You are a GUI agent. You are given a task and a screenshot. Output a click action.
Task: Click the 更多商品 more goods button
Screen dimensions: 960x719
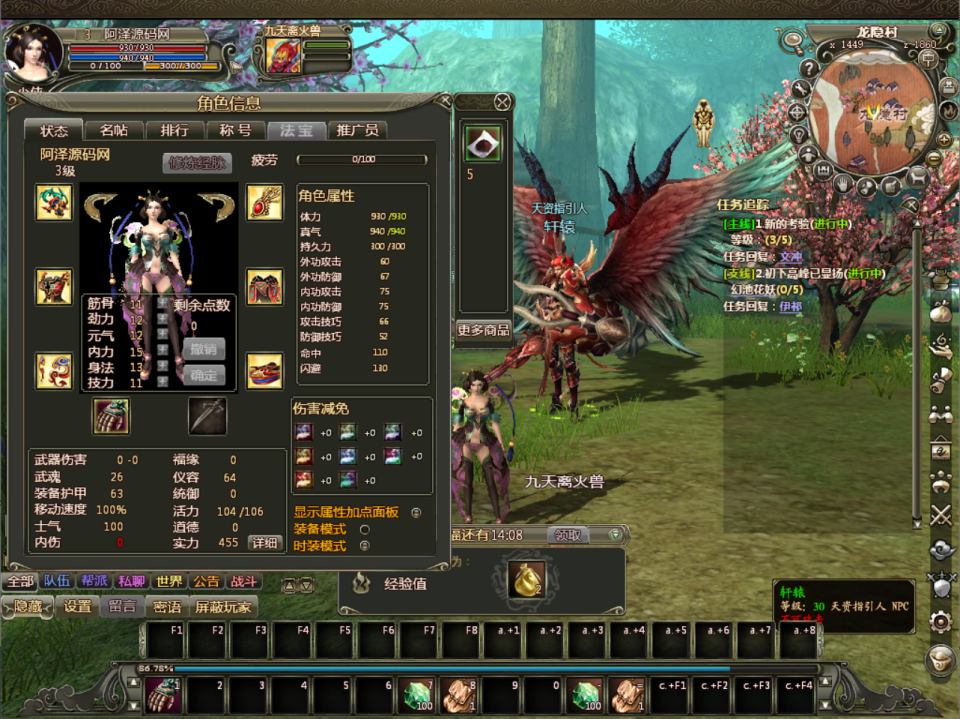(x=483, y=330)
